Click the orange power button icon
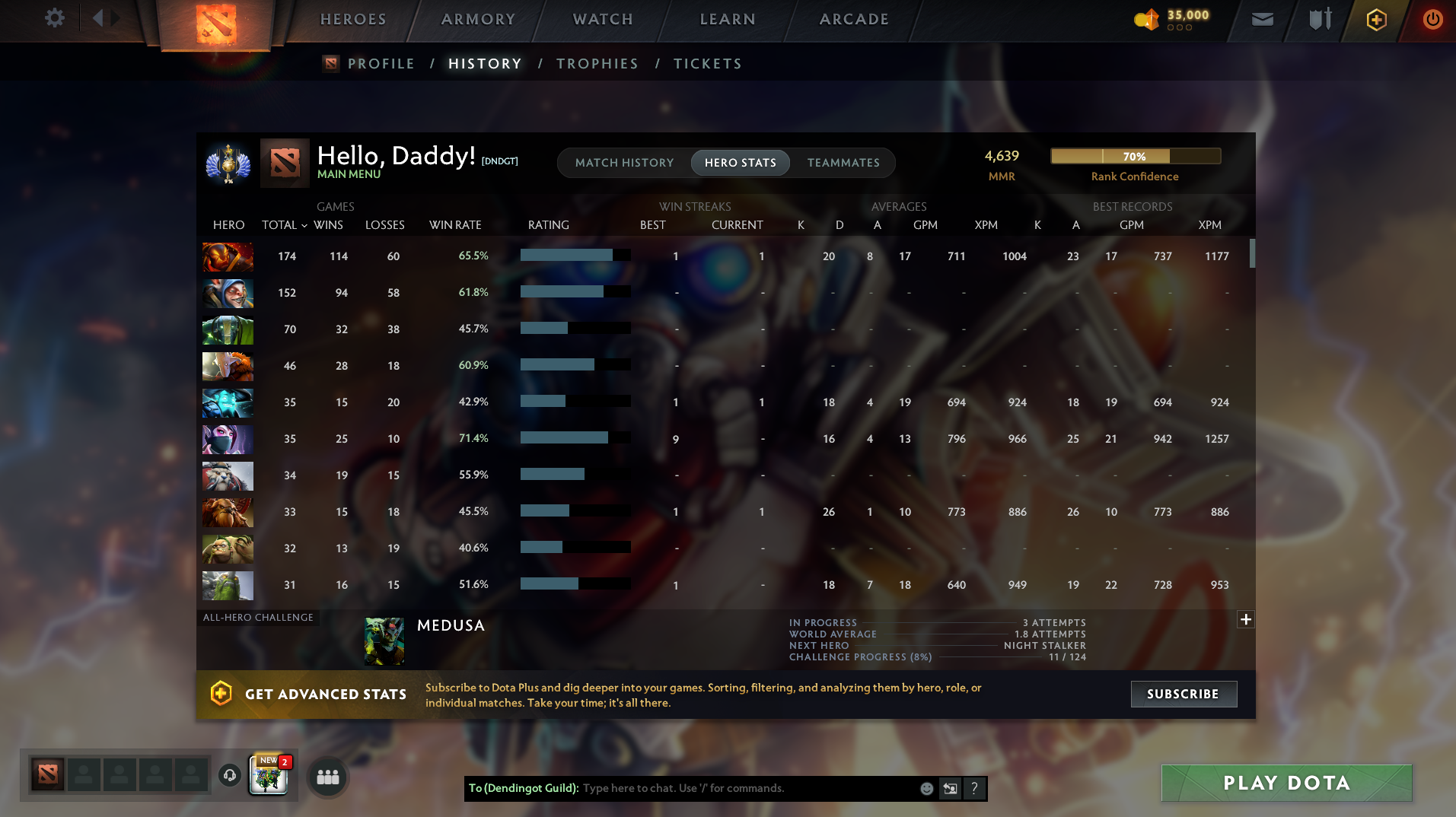The image size is (1456, 817). pos(1432,19)
